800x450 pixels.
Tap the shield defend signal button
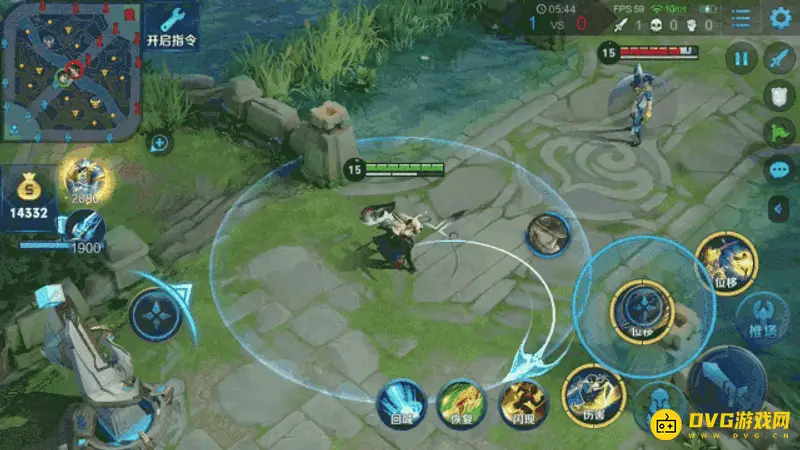pos(779,95)
